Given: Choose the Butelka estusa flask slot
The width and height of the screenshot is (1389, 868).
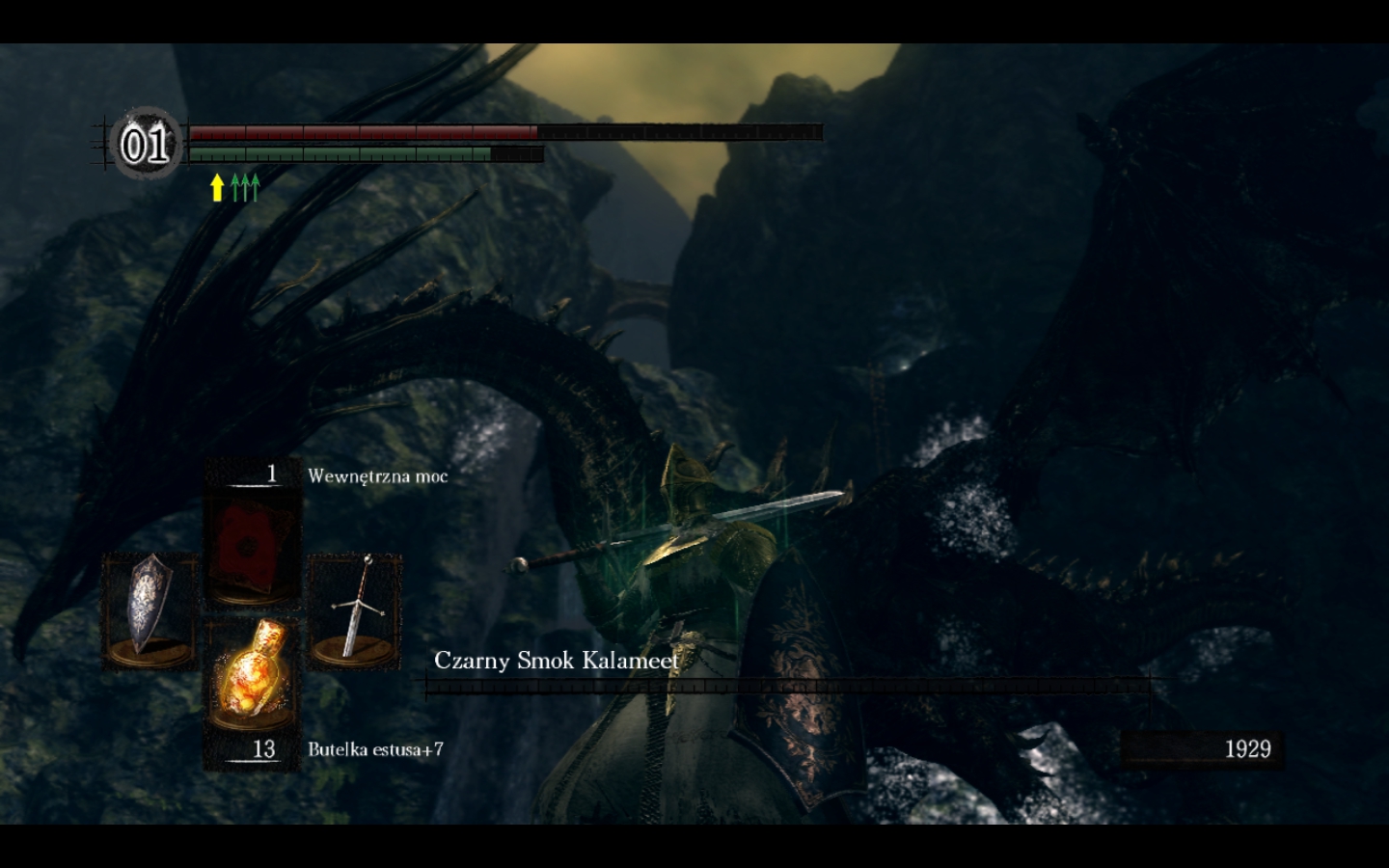Looking at the screenshot, I should pos(252,675).
